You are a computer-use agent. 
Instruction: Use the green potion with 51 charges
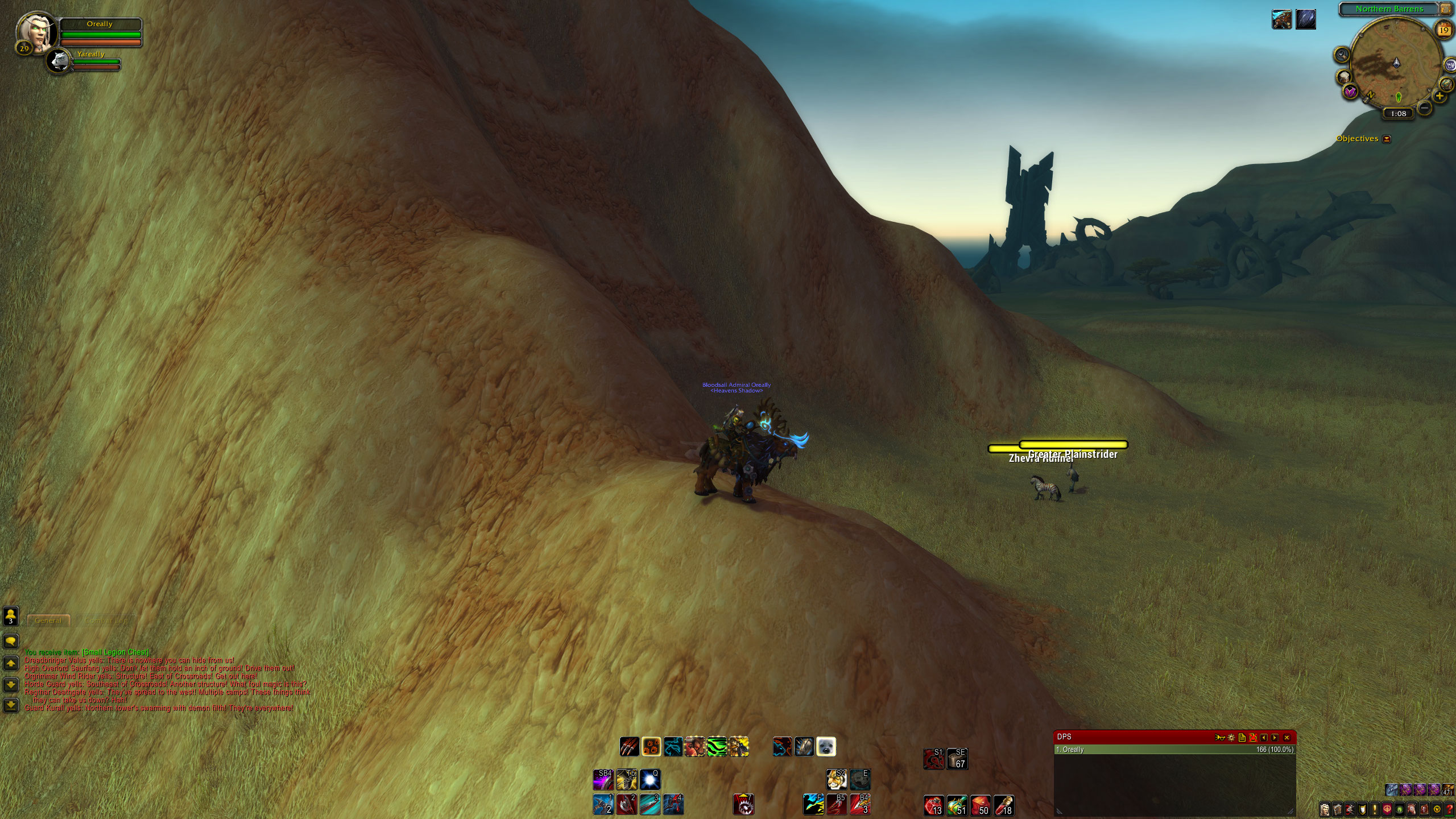pyautogui.click(x=957, y=805)
